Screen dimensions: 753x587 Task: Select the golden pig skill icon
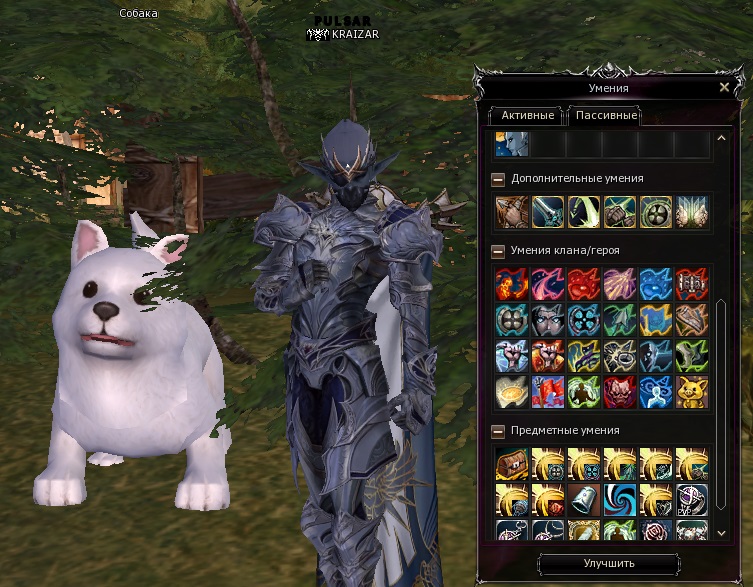pos(691,391)
